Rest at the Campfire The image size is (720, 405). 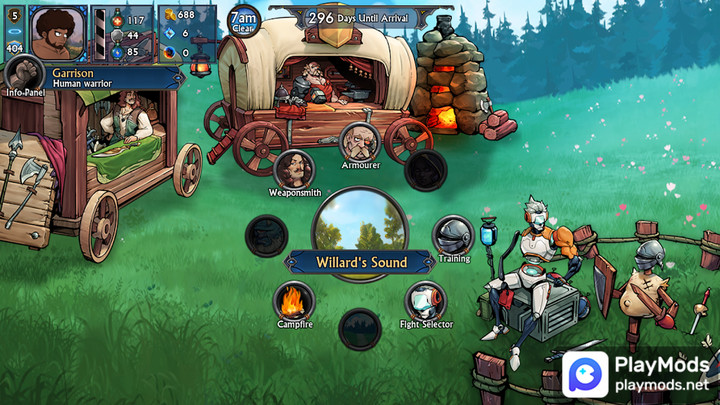pos(294,300)
